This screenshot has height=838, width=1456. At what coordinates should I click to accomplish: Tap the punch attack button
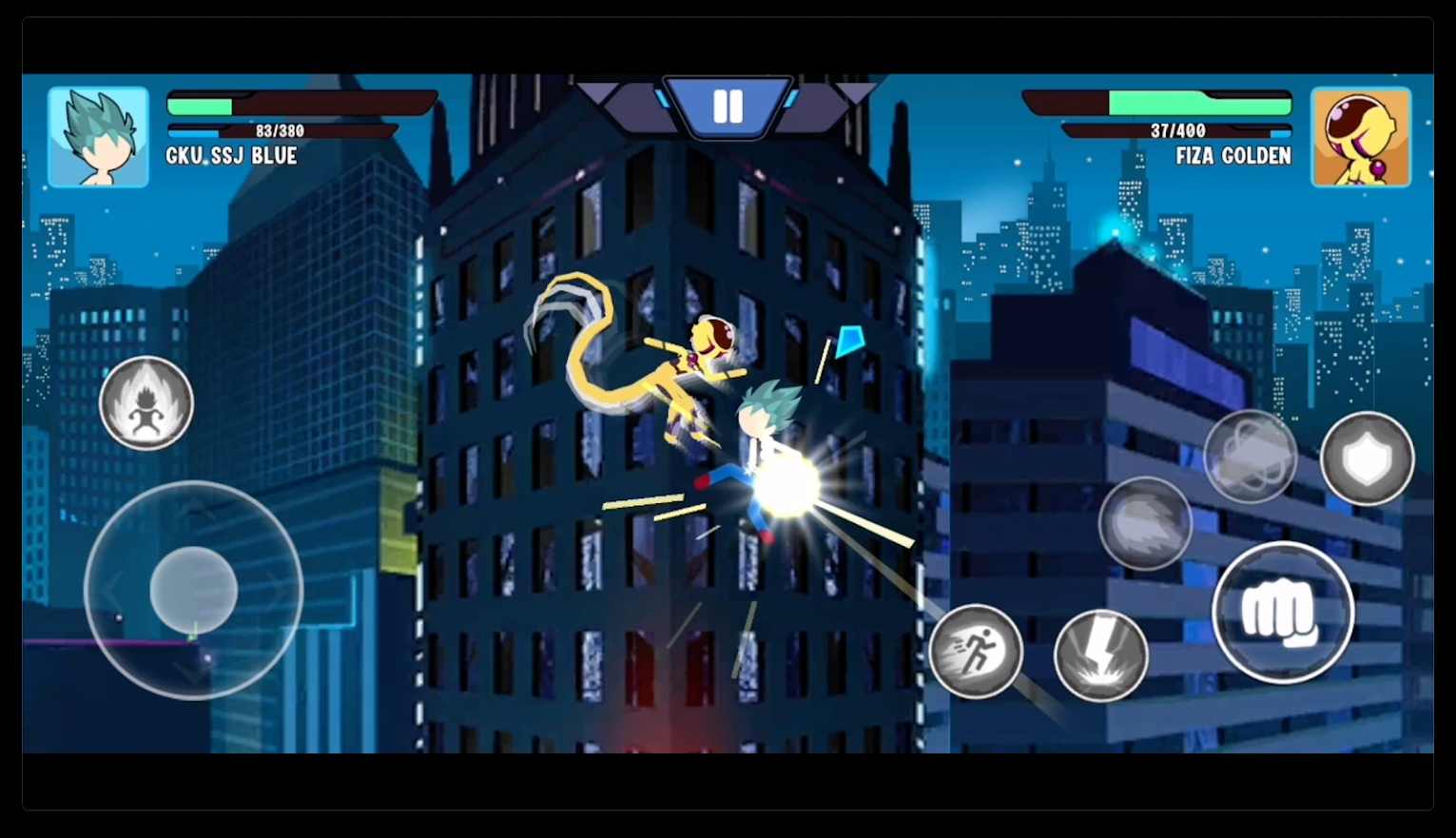(x=1282, y=614)
